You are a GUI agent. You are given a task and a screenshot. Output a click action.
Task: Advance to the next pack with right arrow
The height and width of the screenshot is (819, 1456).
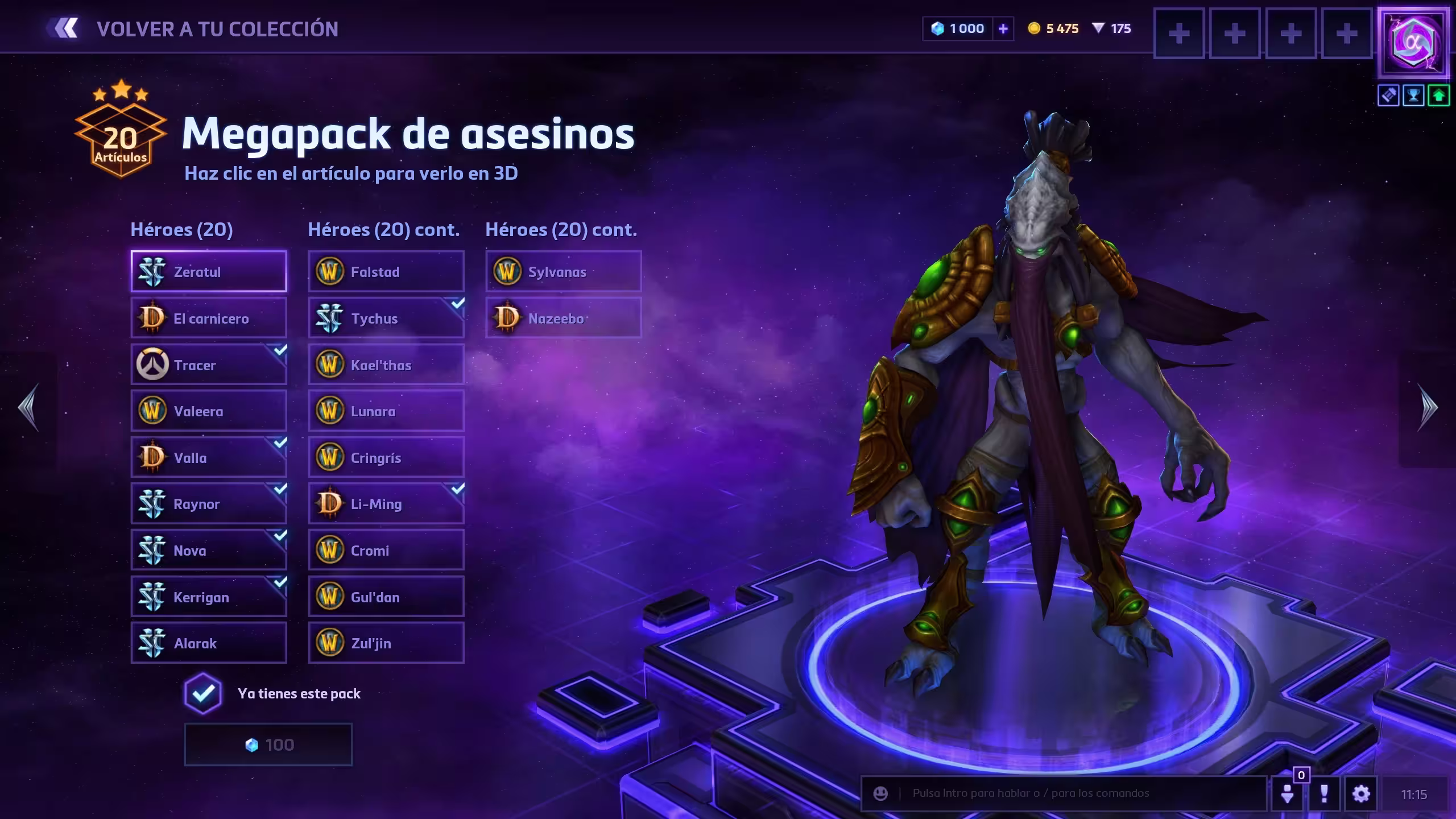pos(1428,407)
